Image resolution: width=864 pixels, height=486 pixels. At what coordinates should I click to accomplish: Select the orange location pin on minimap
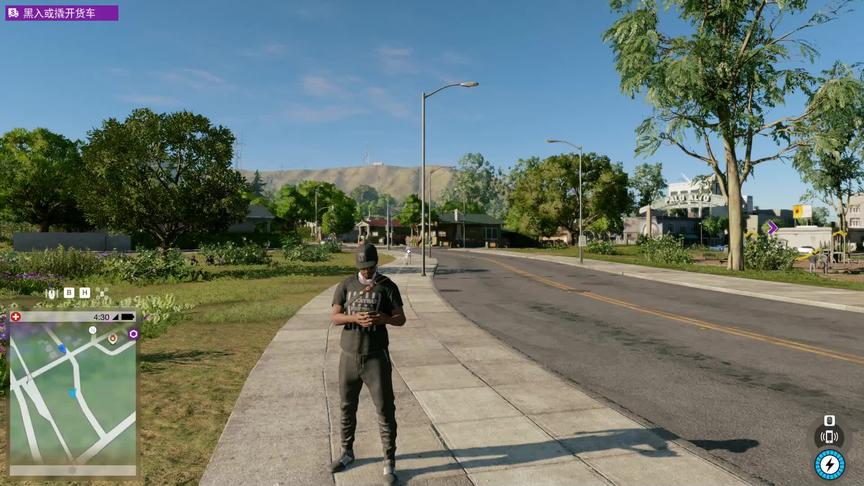pyautogui.click(x=112, y=338)
